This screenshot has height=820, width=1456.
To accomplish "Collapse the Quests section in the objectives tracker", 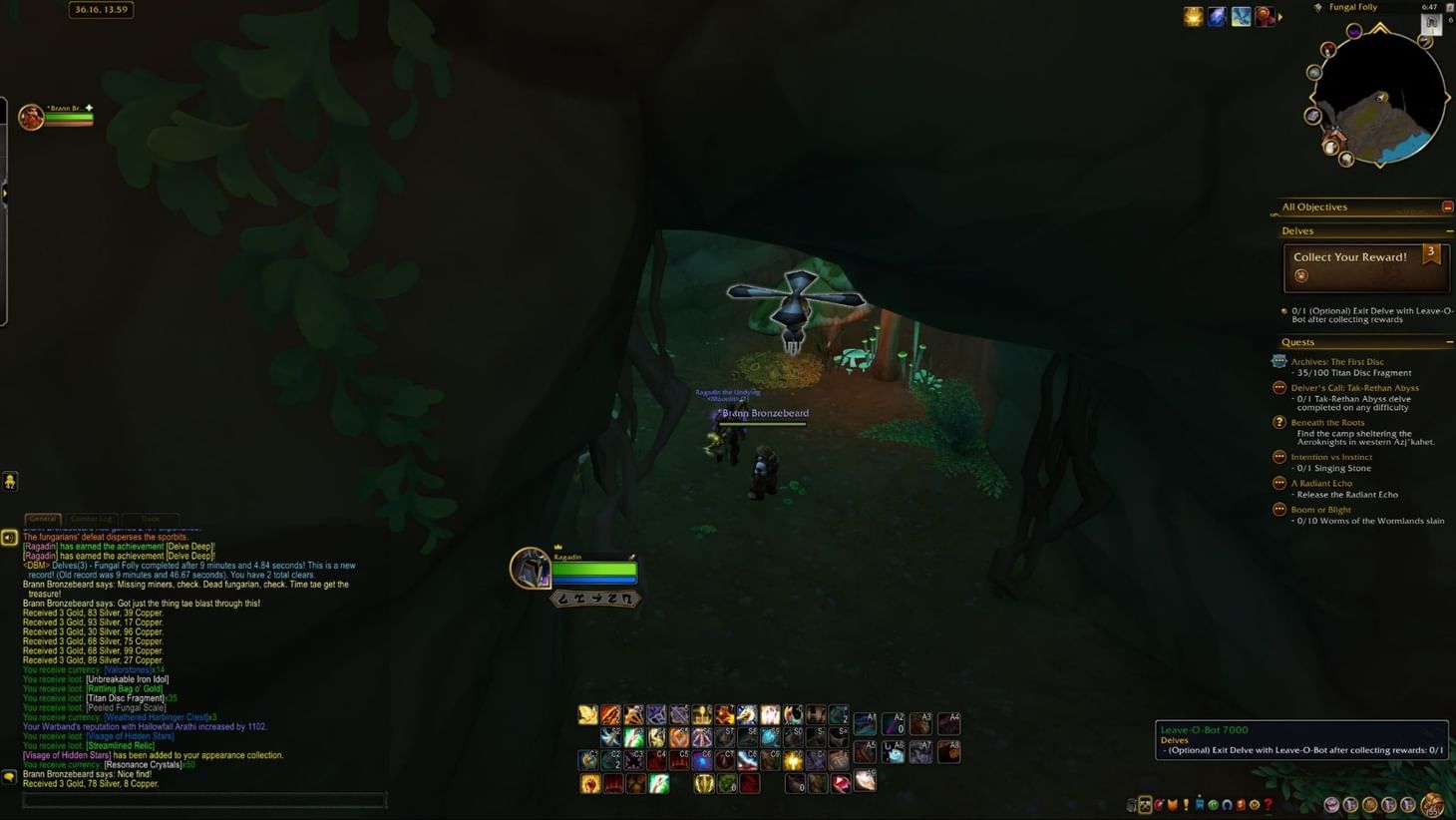I will pyautogui.click(x=1450, y=341).
